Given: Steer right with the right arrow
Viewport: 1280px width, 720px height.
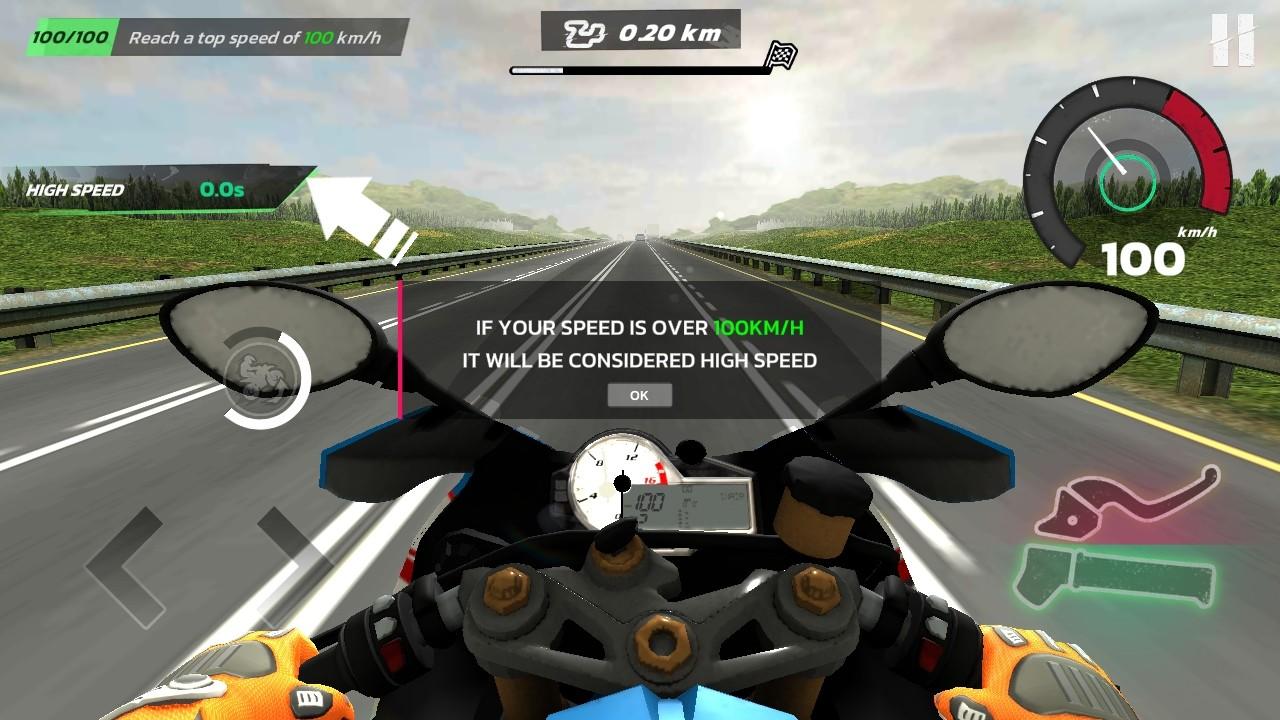Looking at the screenshot, I should coord(290,565).
